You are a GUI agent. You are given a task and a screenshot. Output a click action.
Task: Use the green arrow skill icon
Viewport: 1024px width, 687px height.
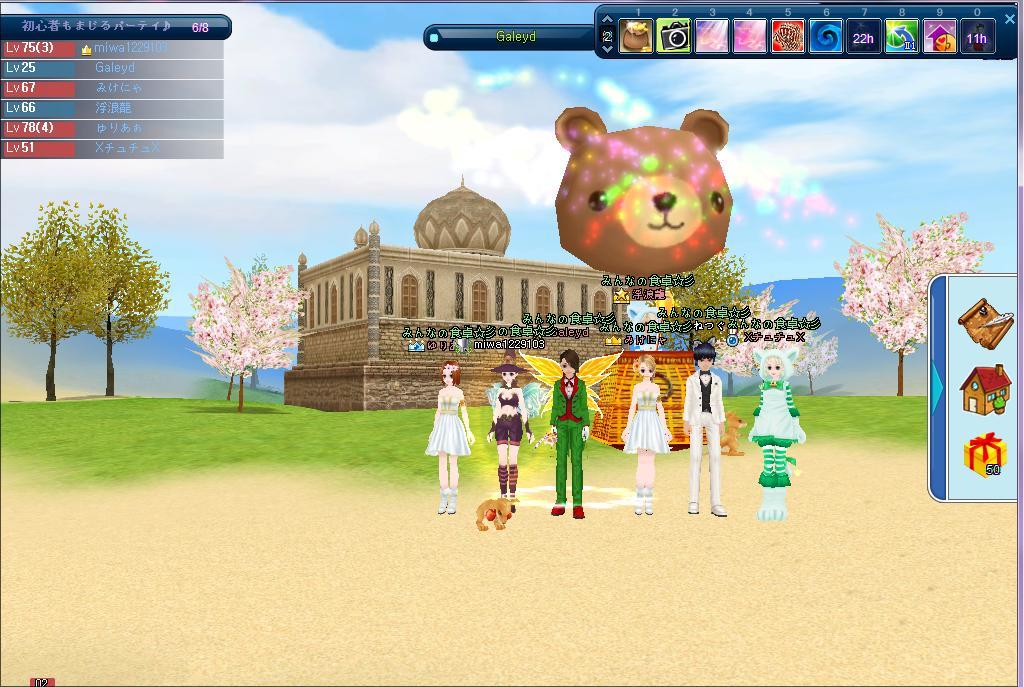point(901,38)
